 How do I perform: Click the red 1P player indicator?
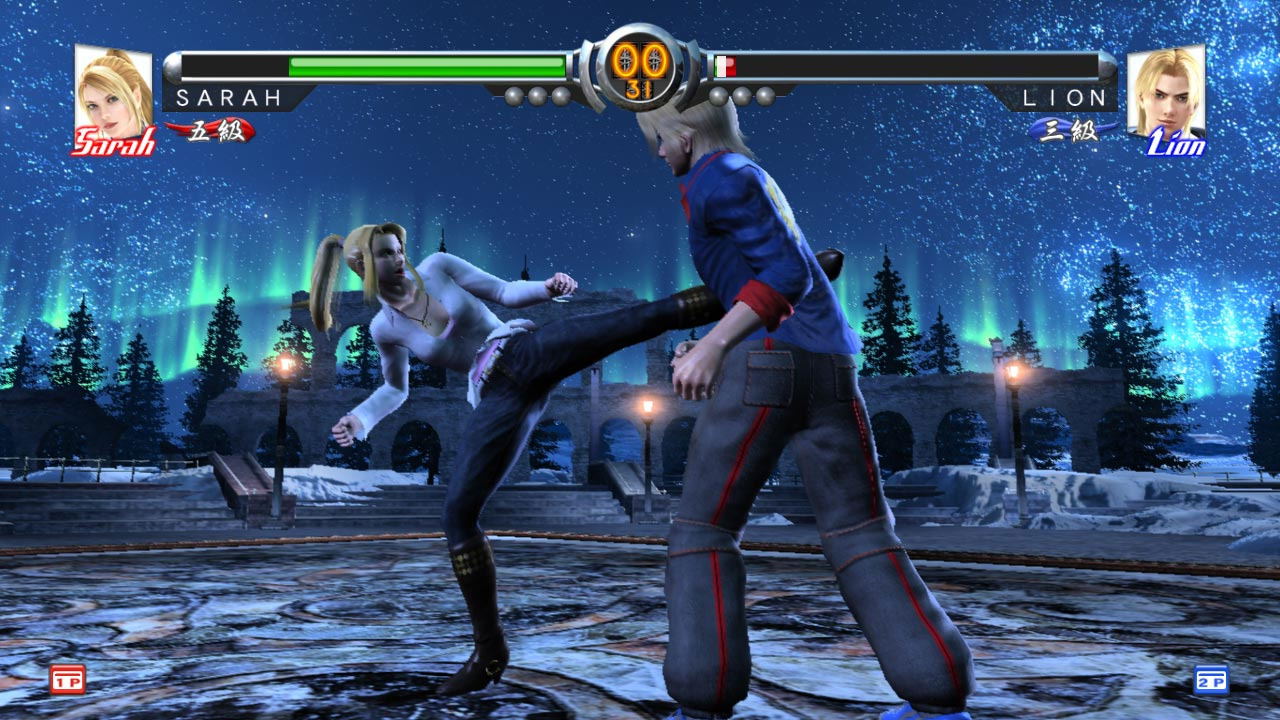tap(68, 680)
